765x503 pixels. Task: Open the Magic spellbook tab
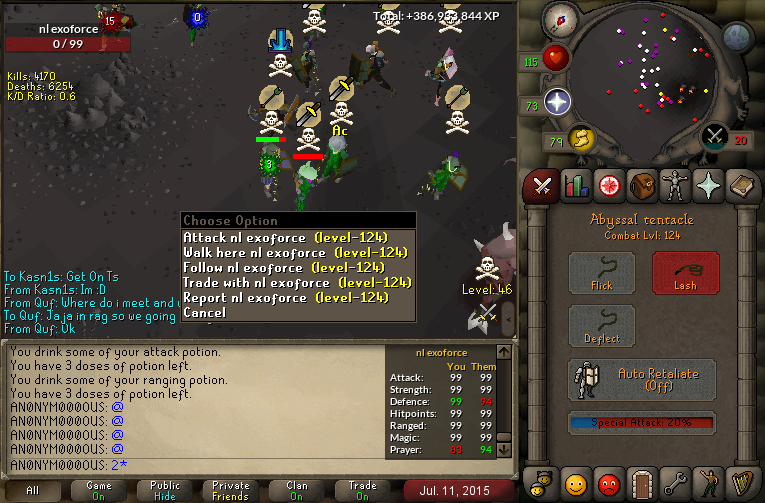(x=742, y=185)
